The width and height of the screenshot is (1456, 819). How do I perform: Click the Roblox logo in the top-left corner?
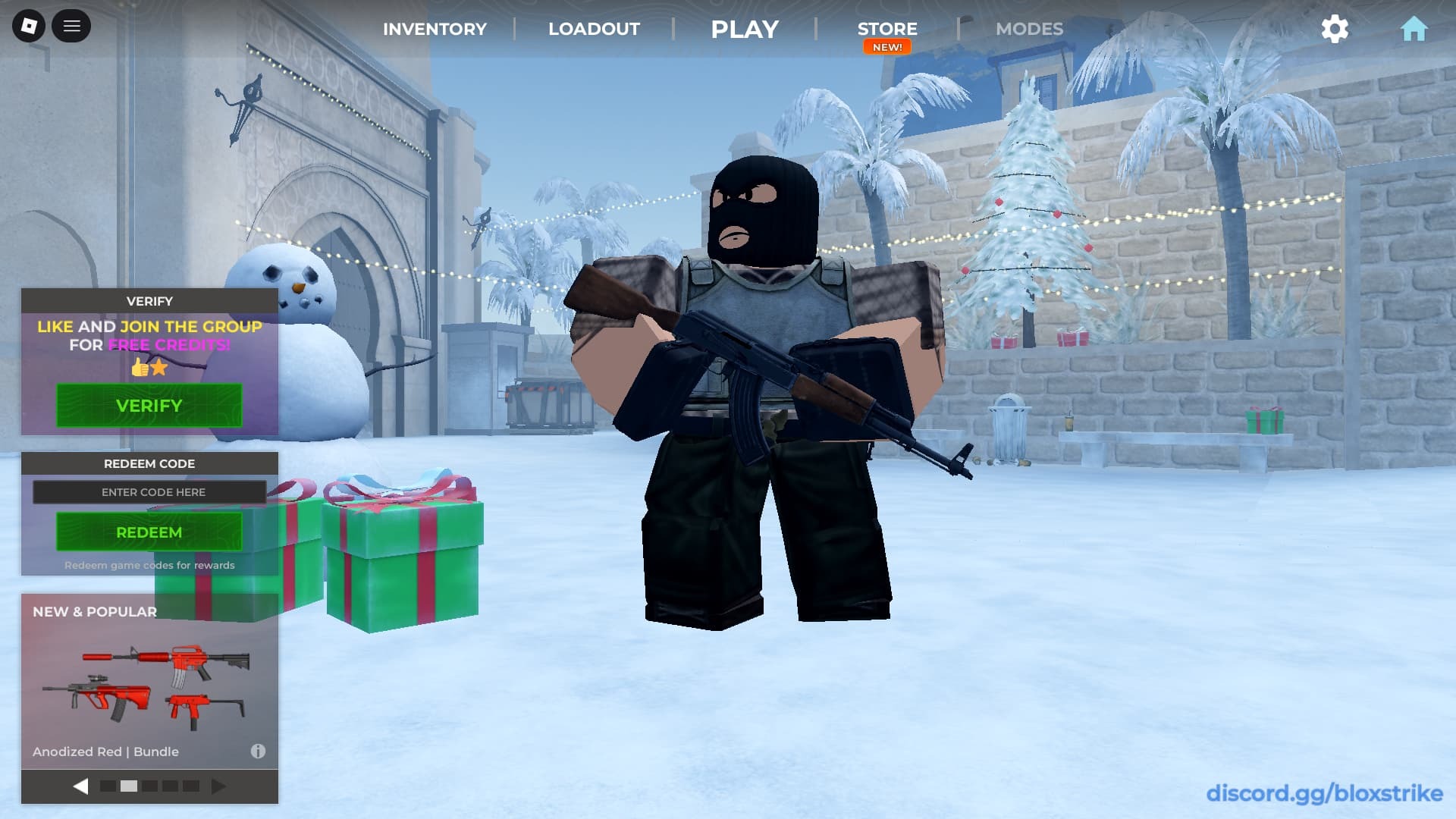(x=29, y=26)
